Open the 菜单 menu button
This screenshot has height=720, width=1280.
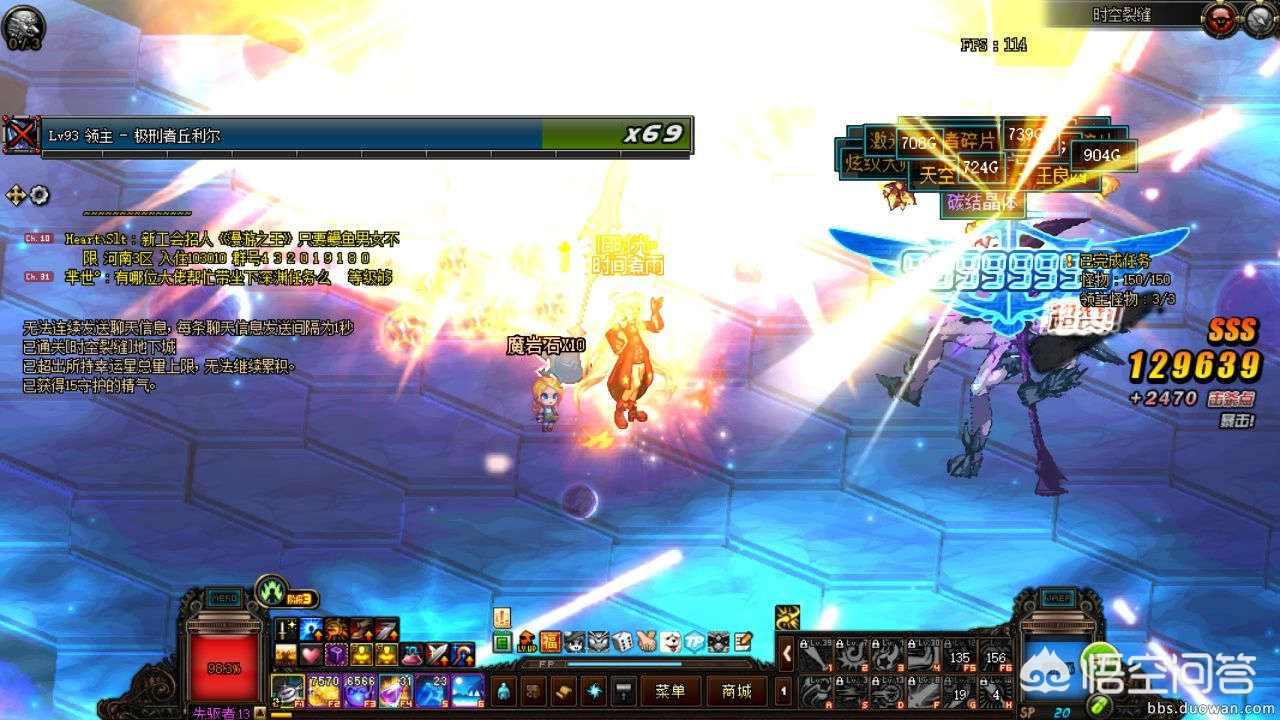(670, 691)
